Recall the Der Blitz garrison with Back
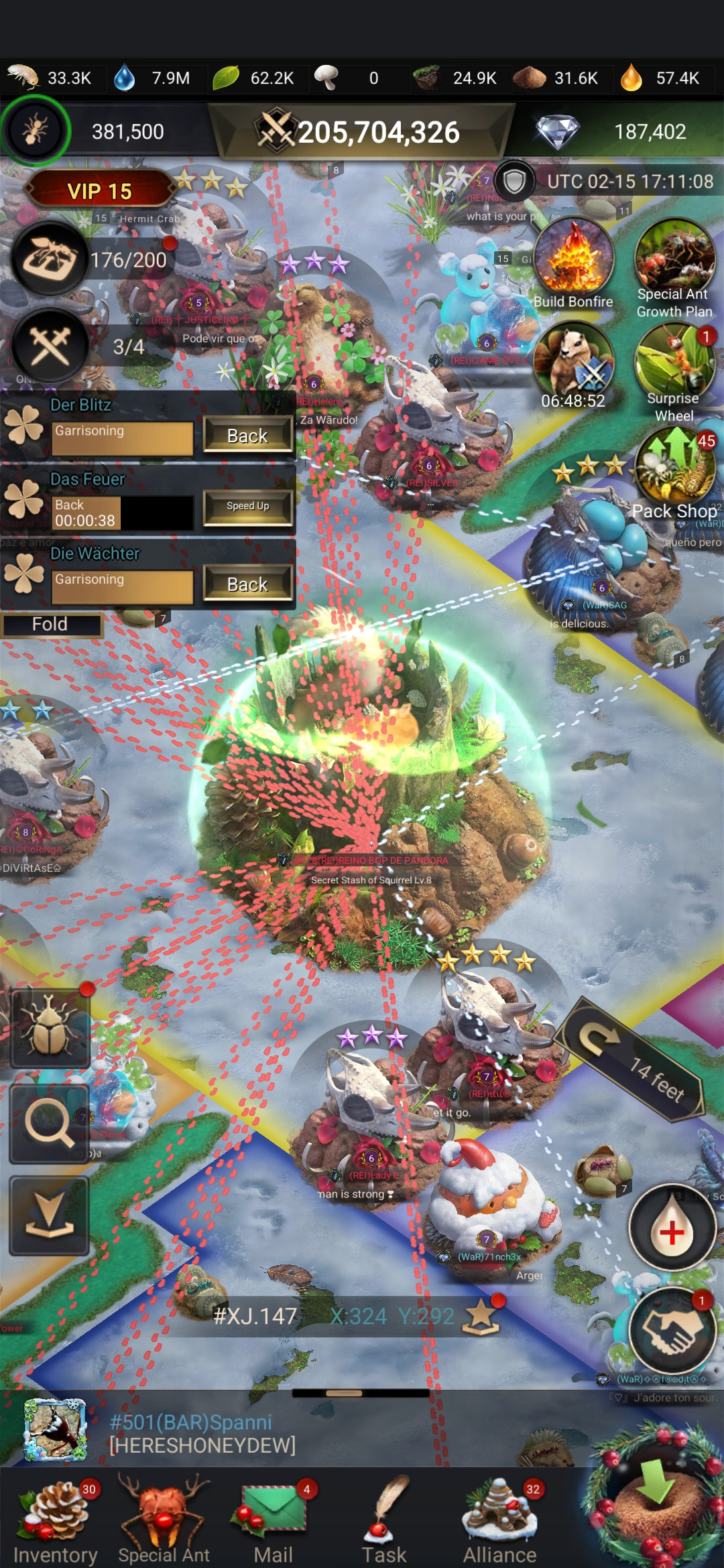724x1568 pixels. pos(247,436)
